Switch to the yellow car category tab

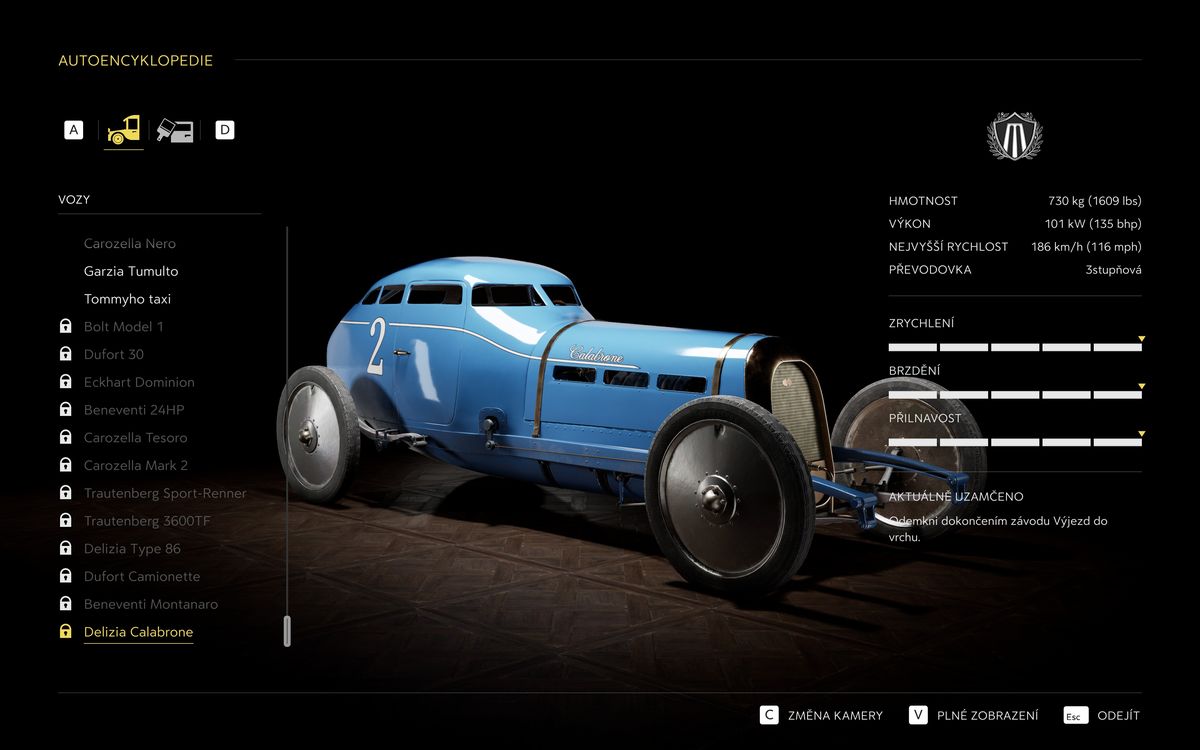124,130
